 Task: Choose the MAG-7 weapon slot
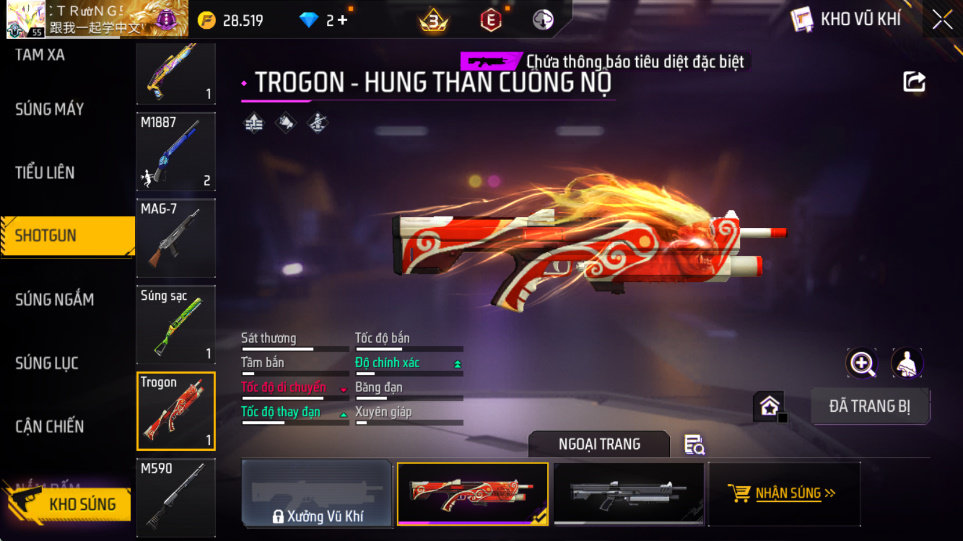(176, 237)
